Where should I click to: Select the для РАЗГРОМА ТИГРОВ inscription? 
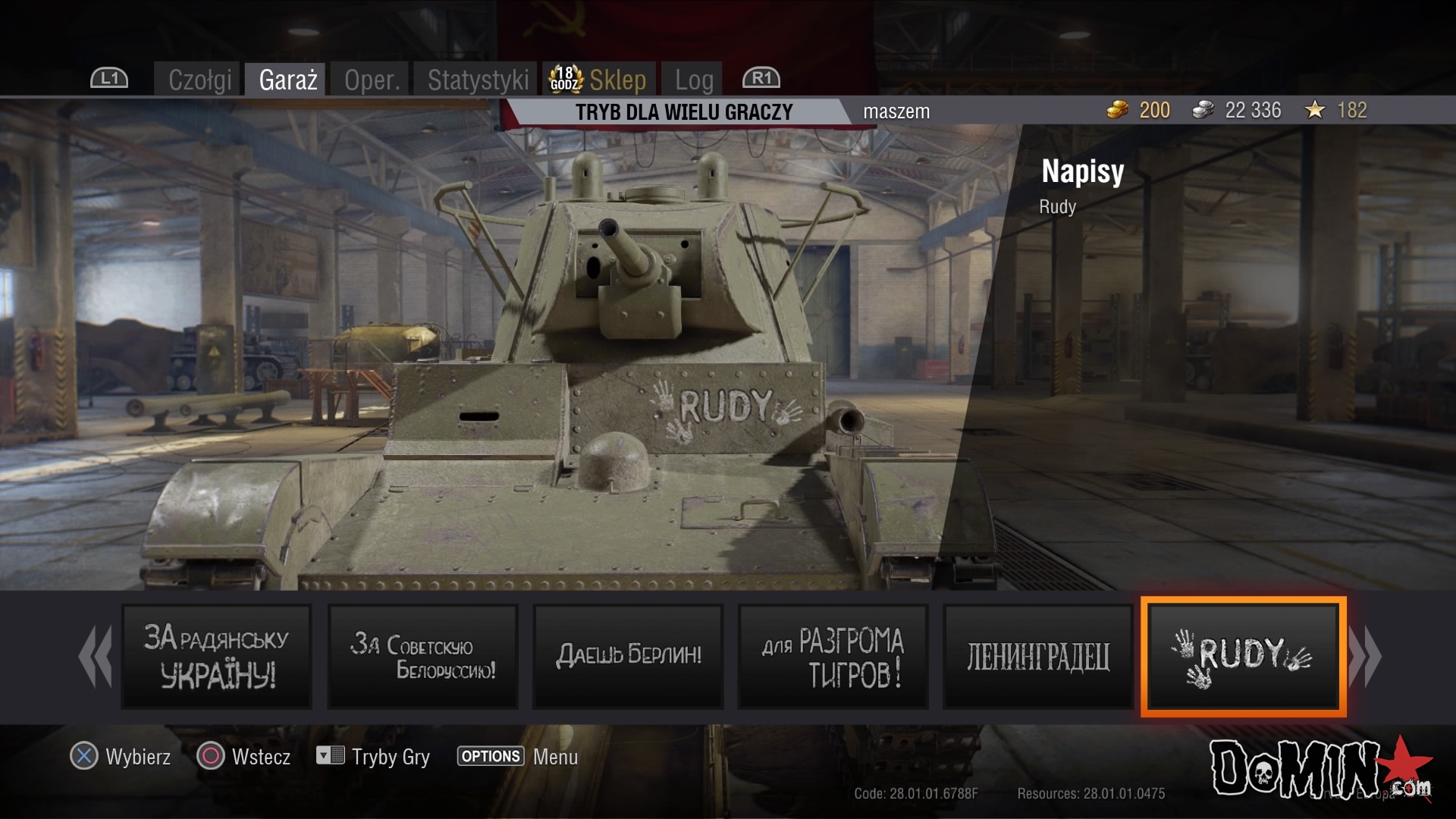coord(833,657)
